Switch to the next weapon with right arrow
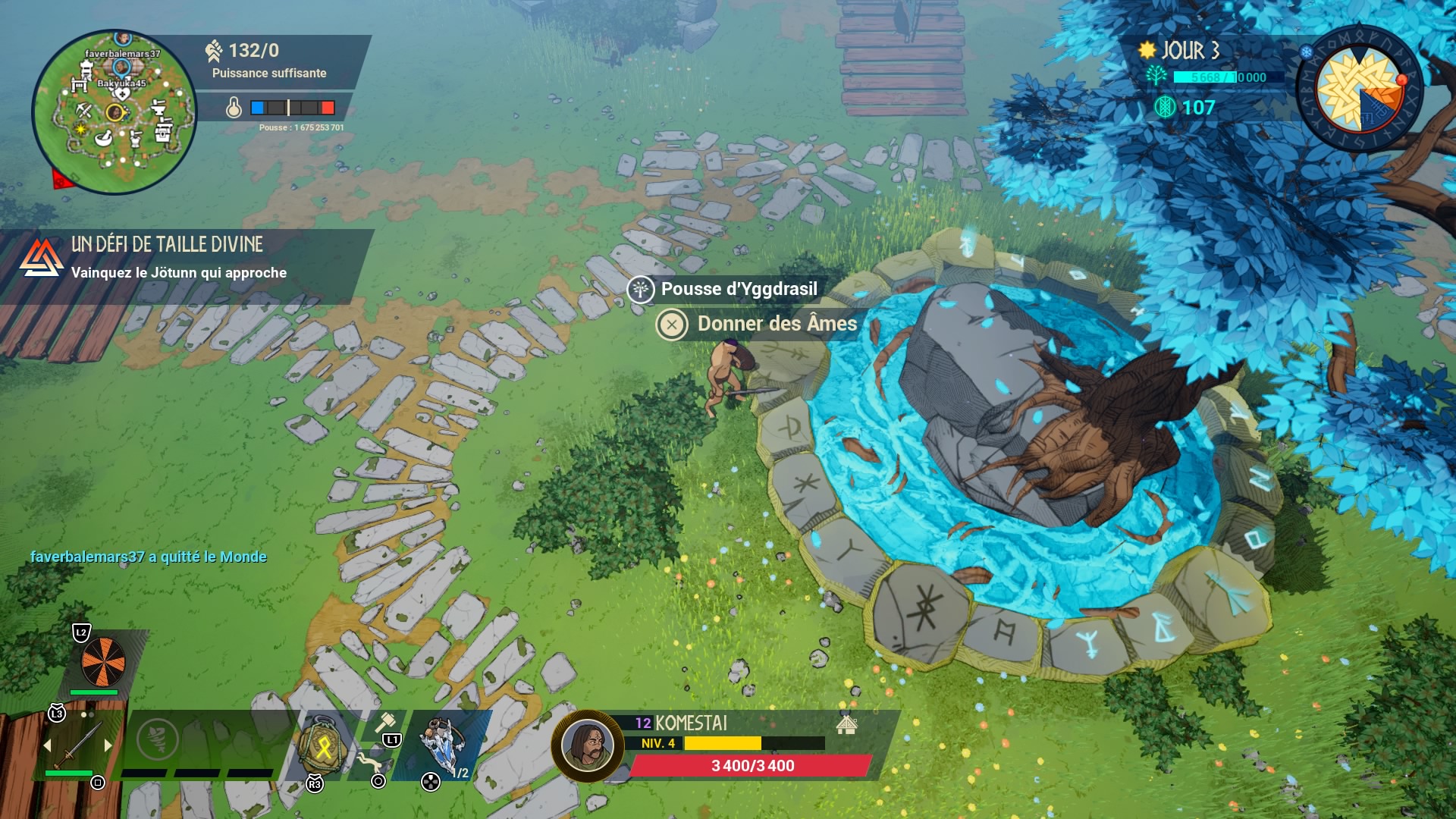Viewport: 1456px width, 819px height. (108, 745)
